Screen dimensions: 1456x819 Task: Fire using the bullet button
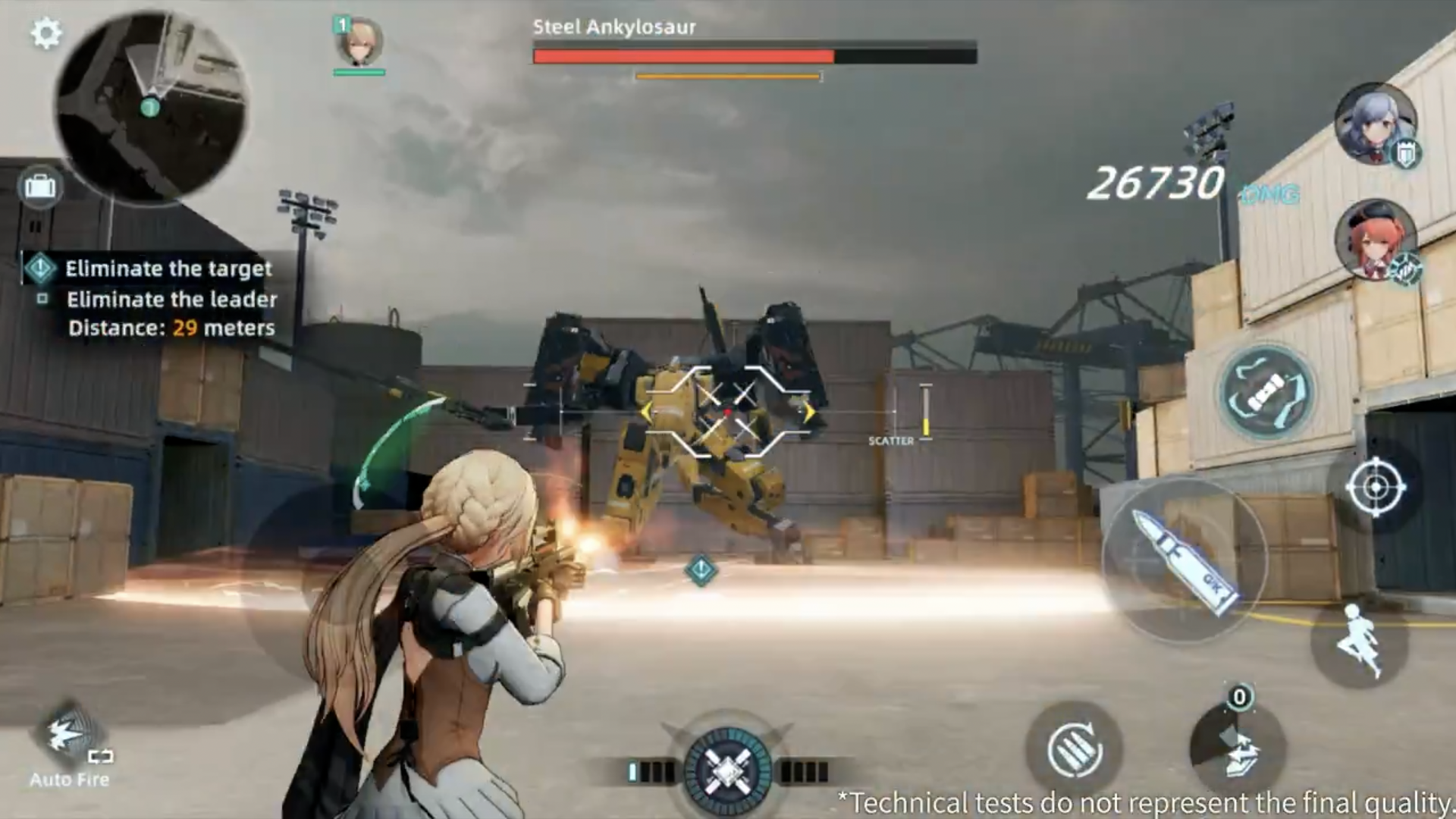1184,560
